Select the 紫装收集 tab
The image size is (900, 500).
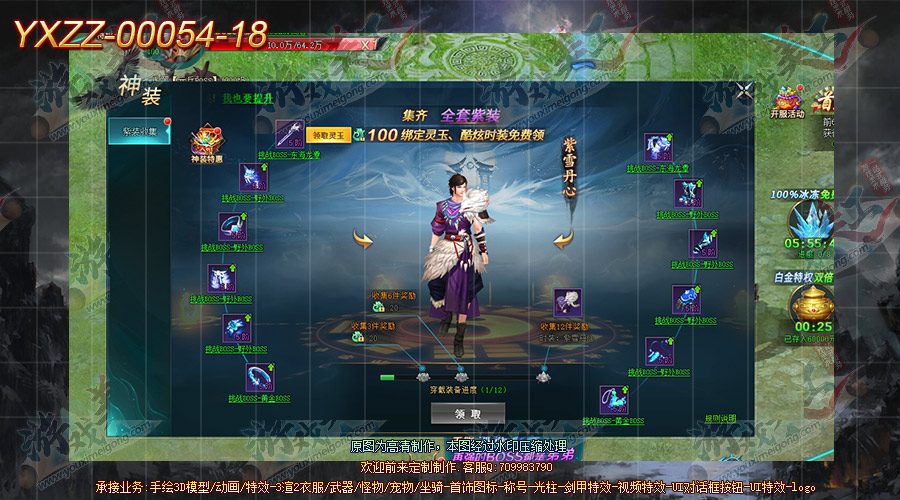[138, 131]
